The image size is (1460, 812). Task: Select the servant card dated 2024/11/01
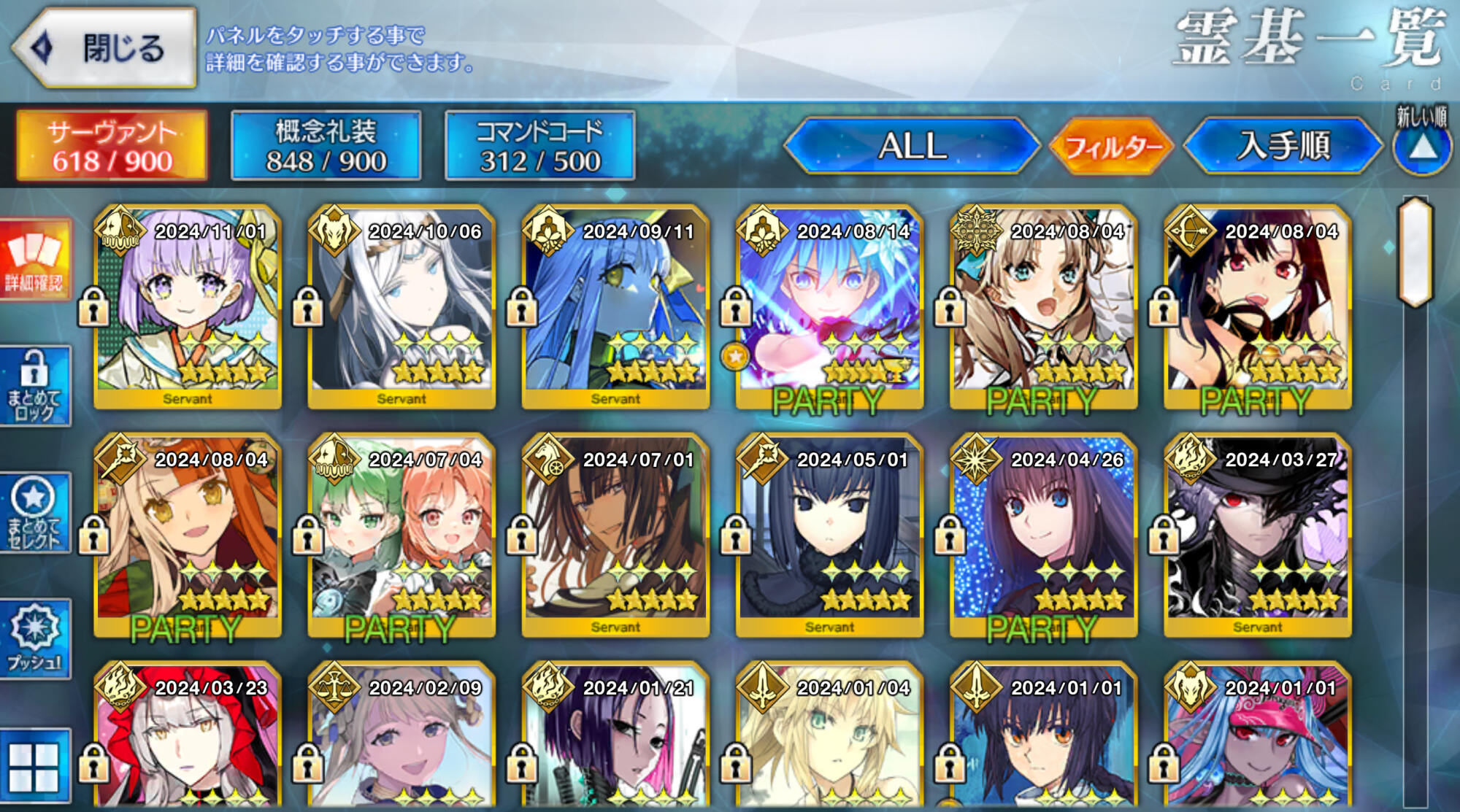click(188, 306)
